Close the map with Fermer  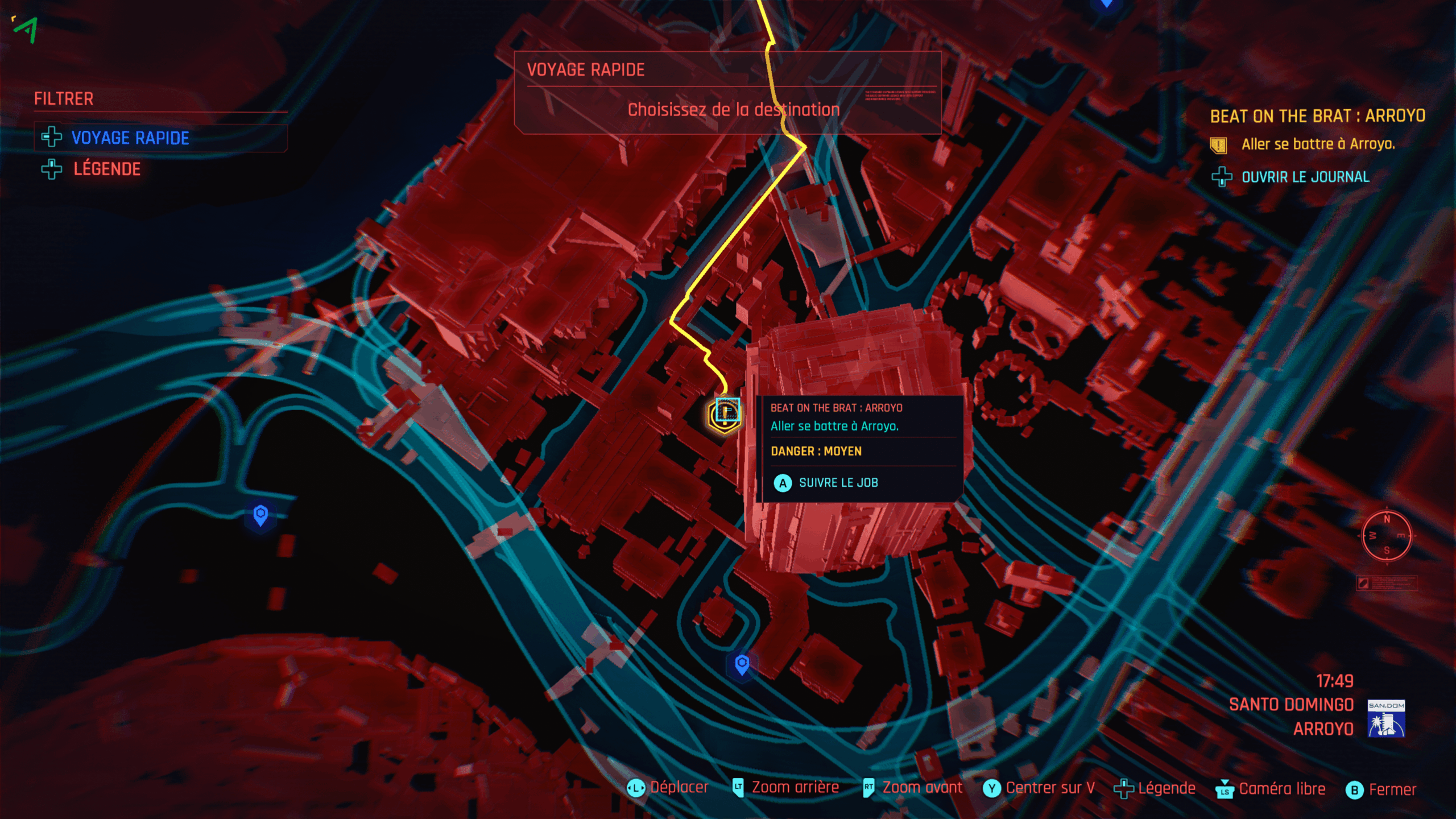[x=1391, y=789]
